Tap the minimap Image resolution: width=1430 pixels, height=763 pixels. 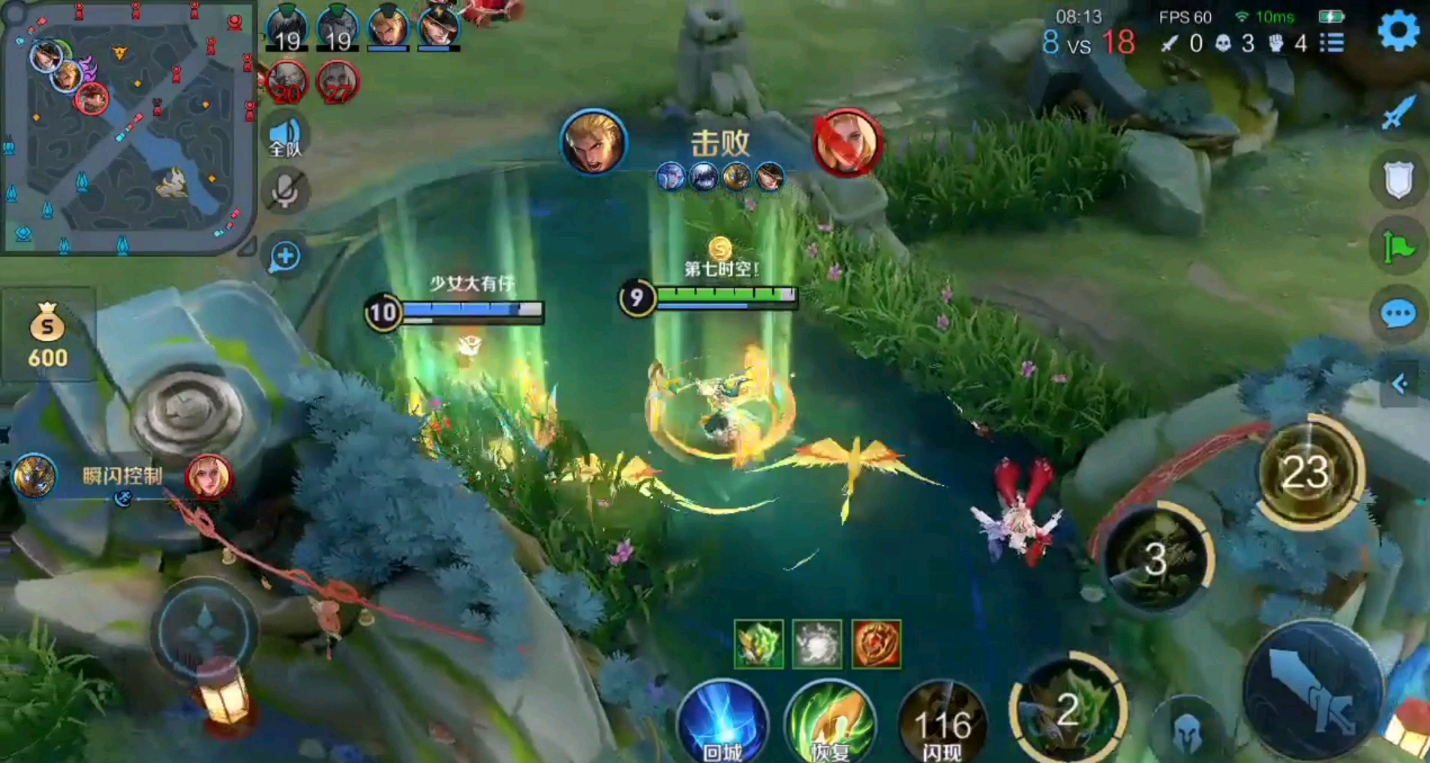[128, 128]
